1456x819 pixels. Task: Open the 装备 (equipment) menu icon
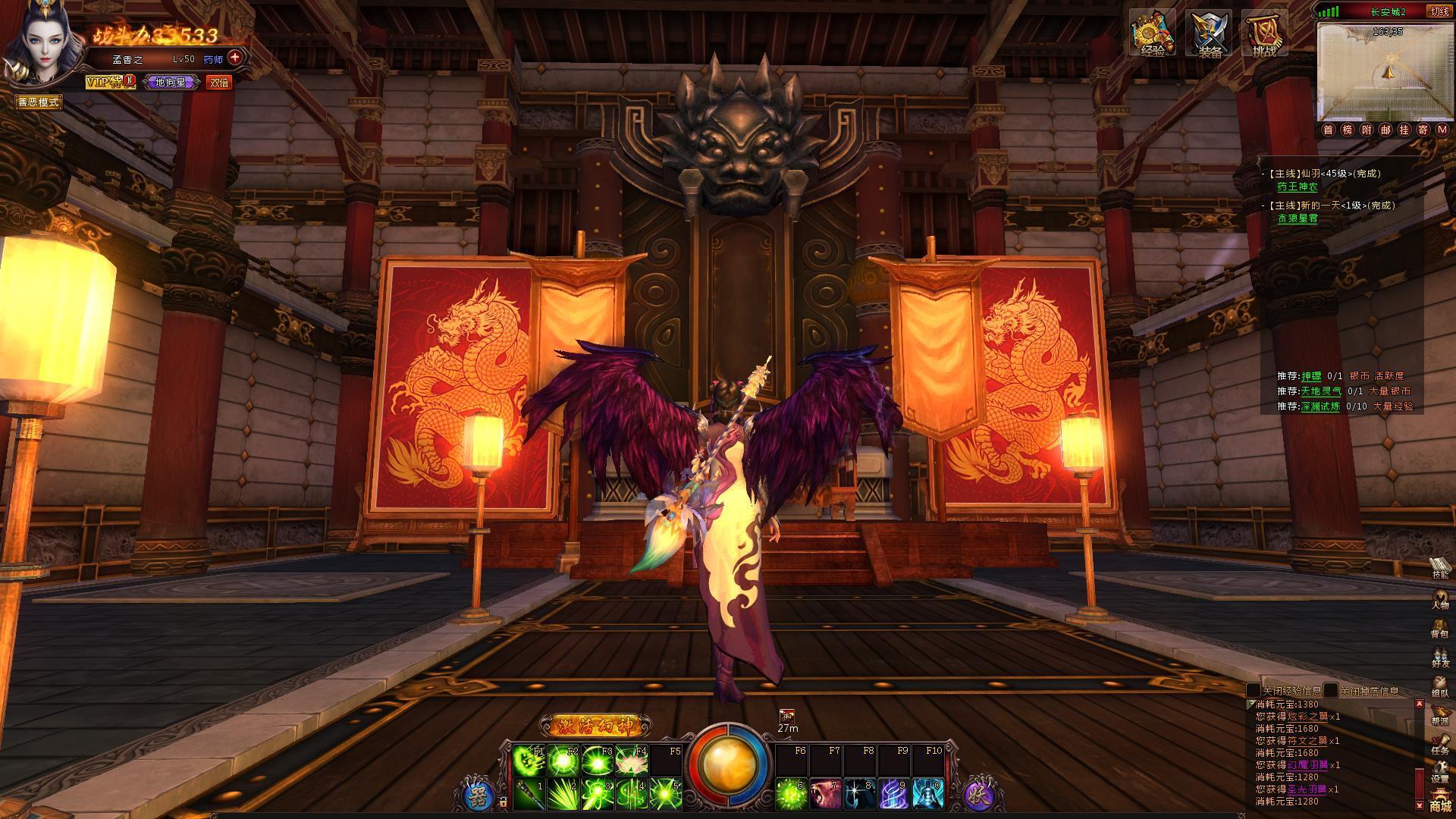point(1209,34)
